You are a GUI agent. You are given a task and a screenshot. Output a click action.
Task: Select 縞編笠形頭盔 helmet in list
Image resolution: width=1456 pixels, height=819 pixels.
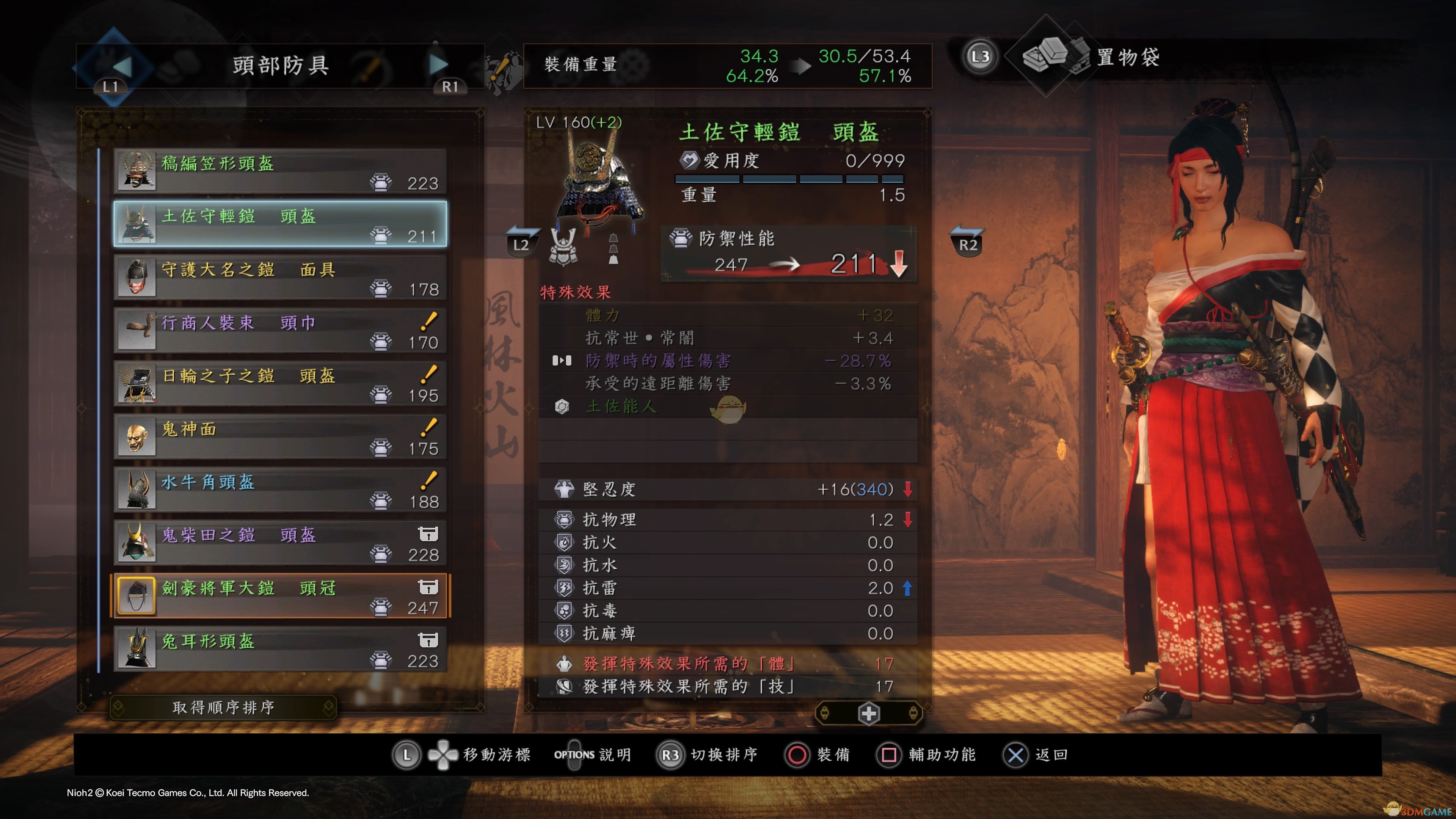tap(280, 171)
